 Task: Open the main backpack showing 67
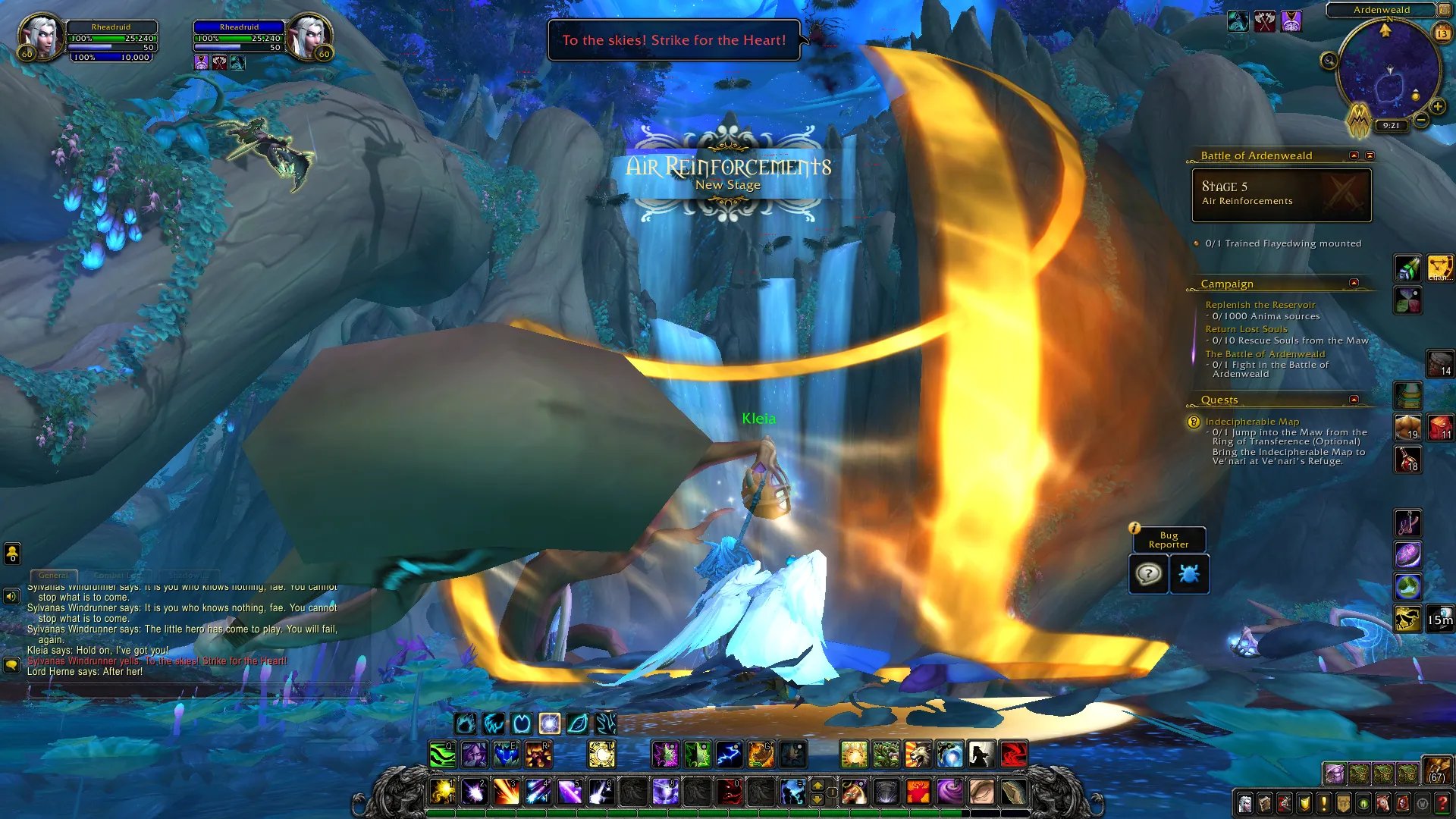tap(1436, 770)
